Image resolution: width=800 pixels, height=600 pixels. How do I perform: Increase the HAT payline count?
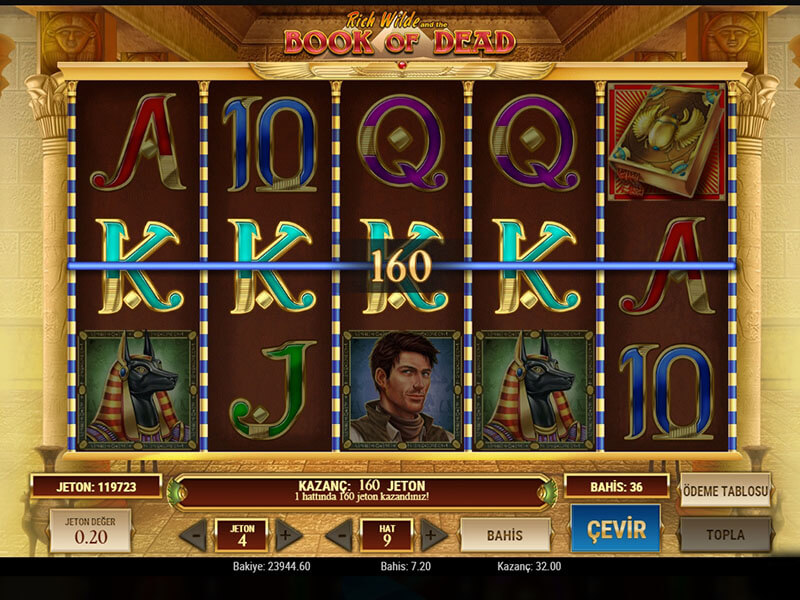433,535
